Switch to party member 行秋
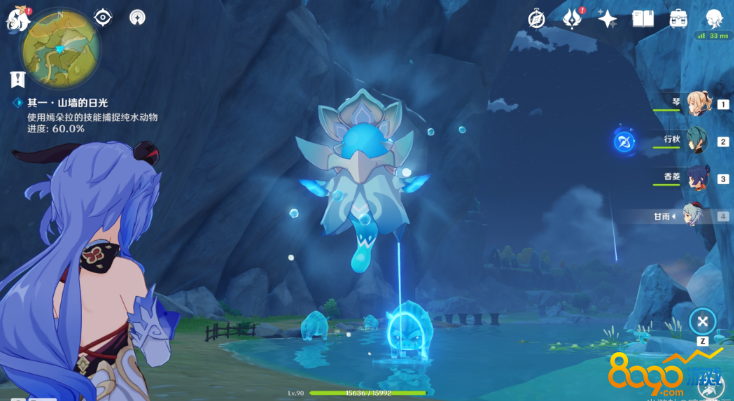The image size is (734, 401). (697, 141)
